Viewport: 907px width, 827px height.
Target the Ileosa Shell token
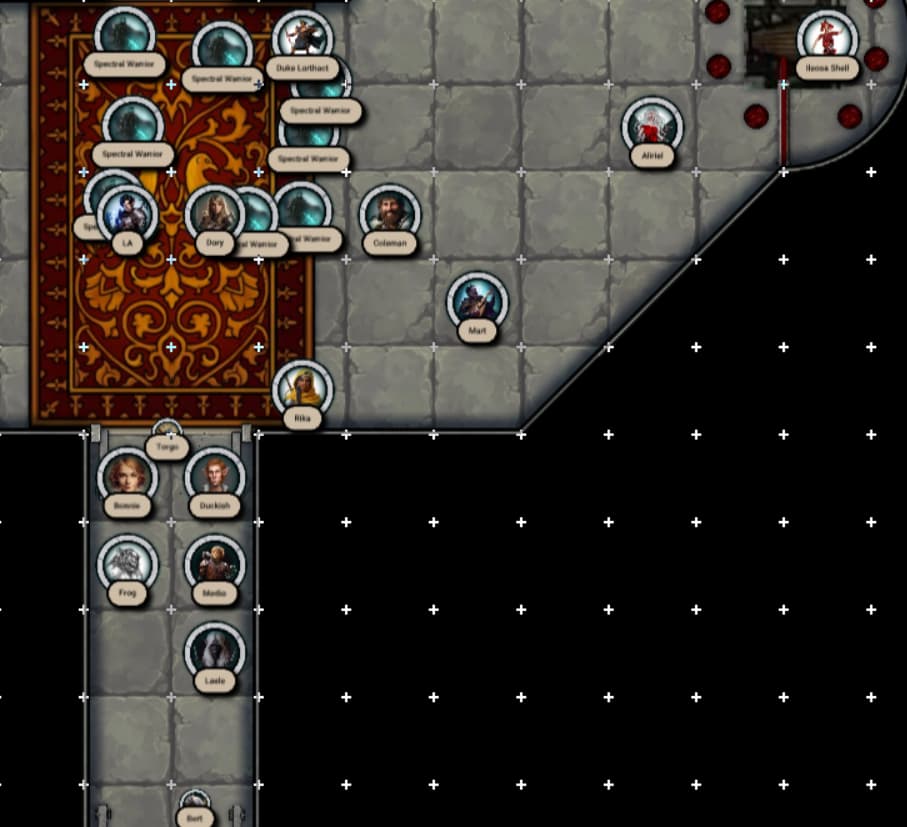[x=827, y=39]
